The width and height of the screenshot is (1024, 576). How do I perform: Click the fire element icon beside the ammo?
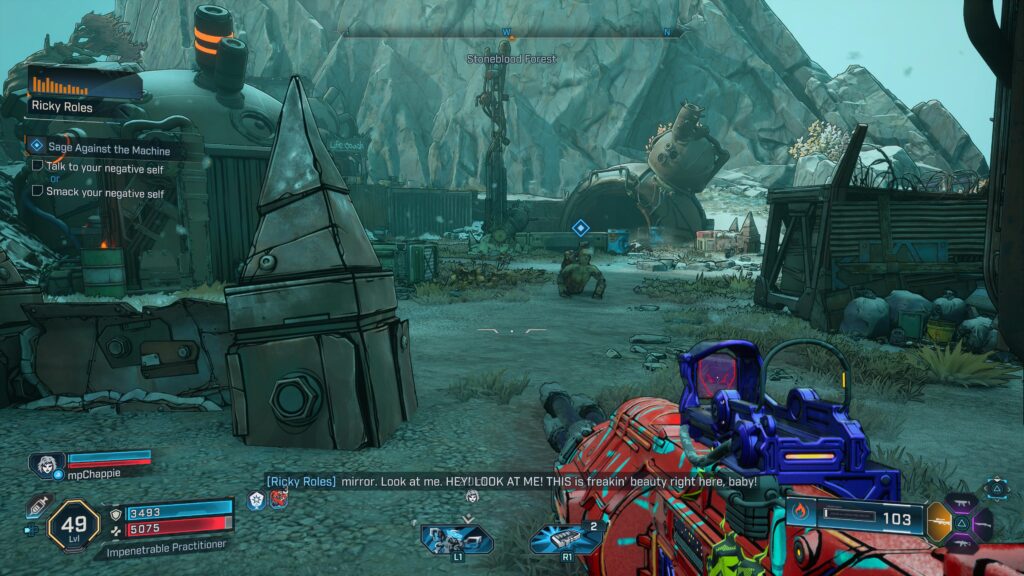coord(799,518)
